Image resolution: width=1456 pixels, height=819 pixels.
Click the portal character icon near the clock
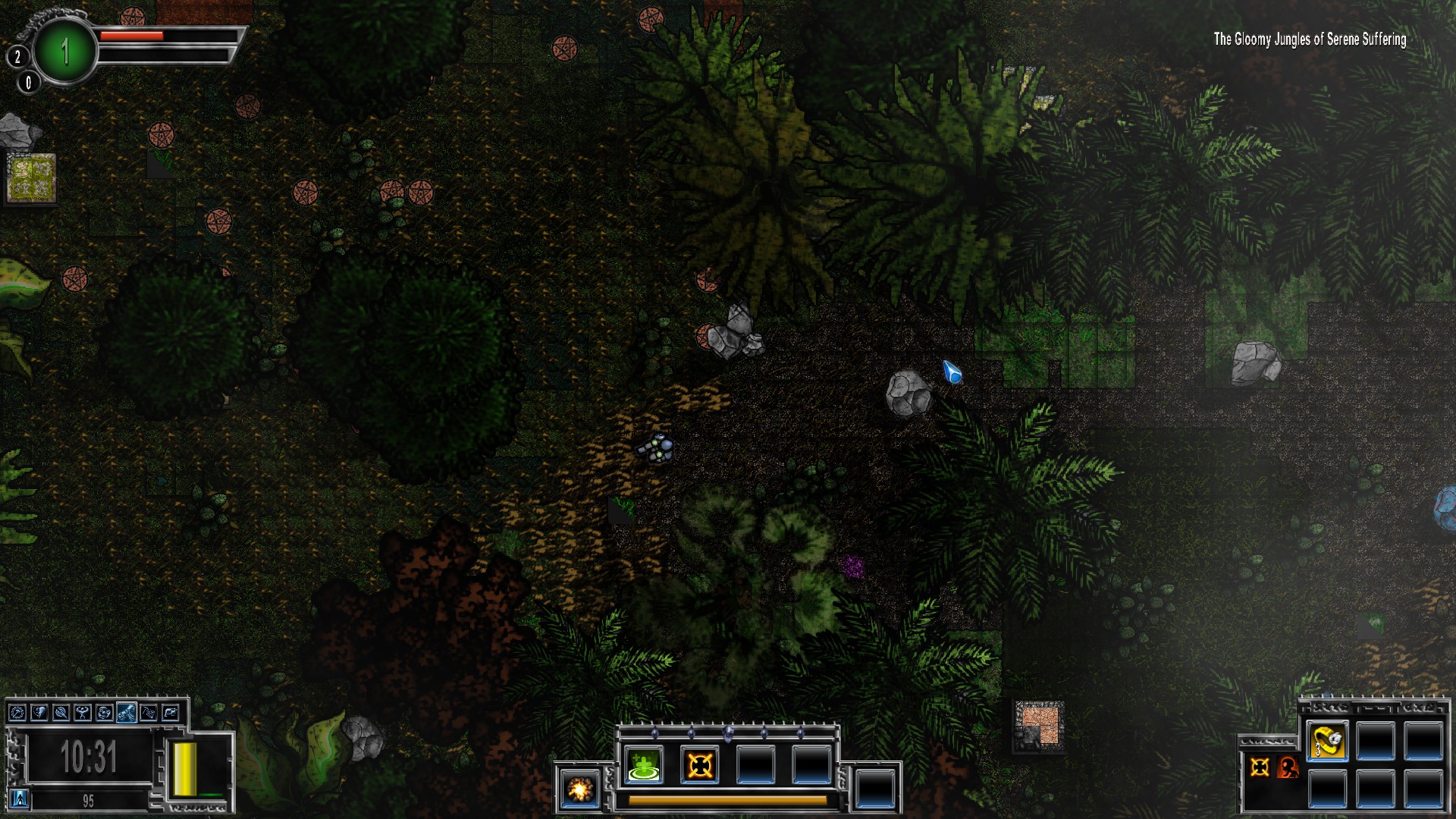click(20, 799)
